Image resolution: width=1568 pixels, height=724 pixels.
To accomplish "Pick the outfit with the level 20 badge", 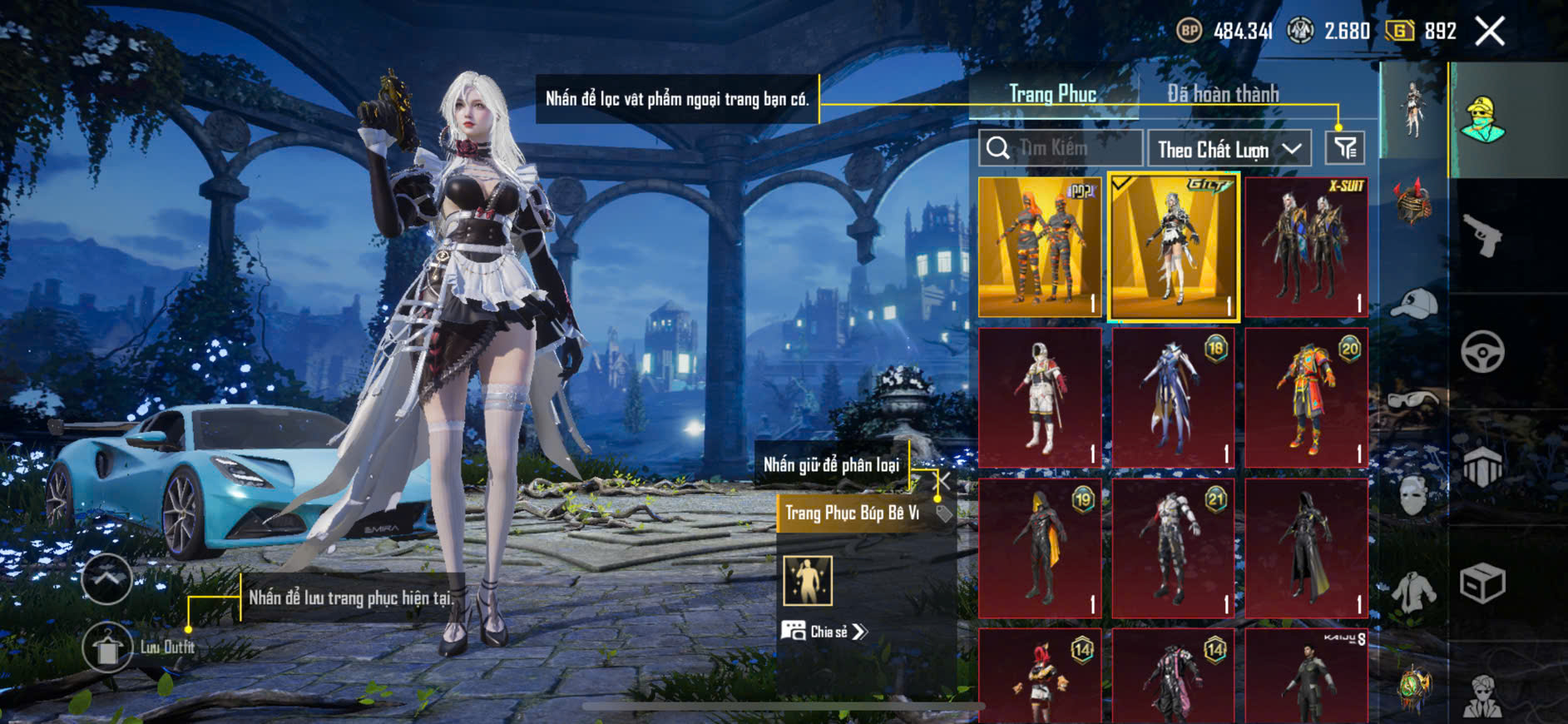I will click(x=1306, y=398).
